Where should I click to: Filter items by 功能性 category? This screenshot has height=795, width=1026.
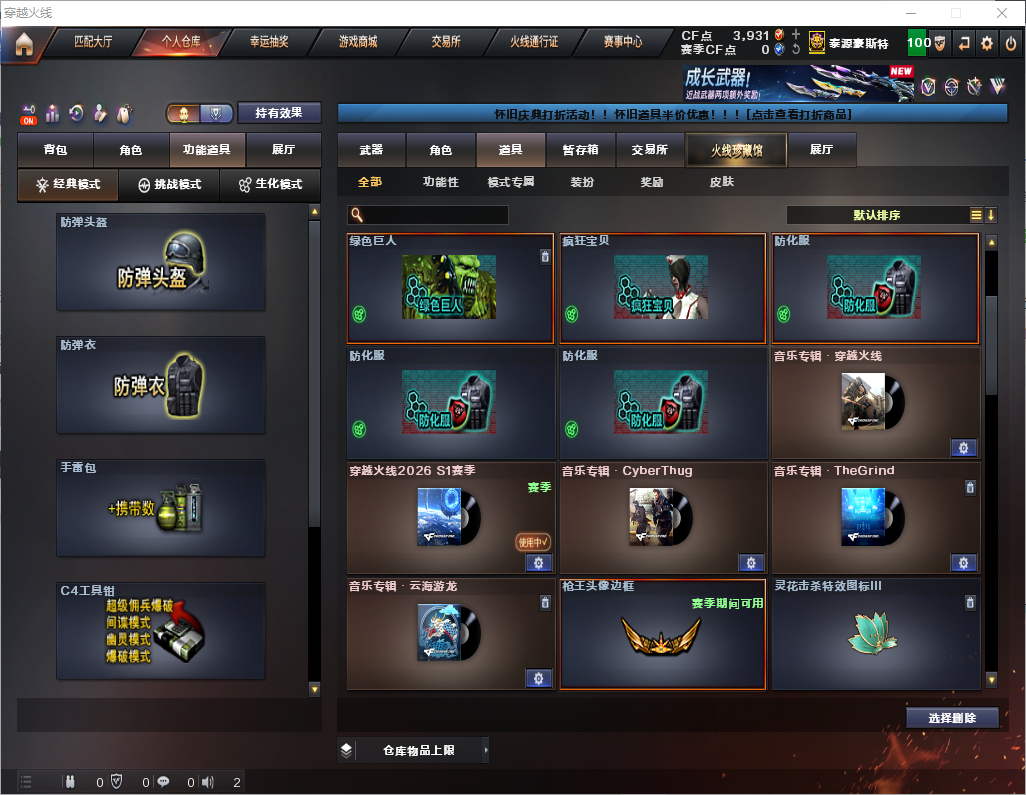tap(440, 182)
